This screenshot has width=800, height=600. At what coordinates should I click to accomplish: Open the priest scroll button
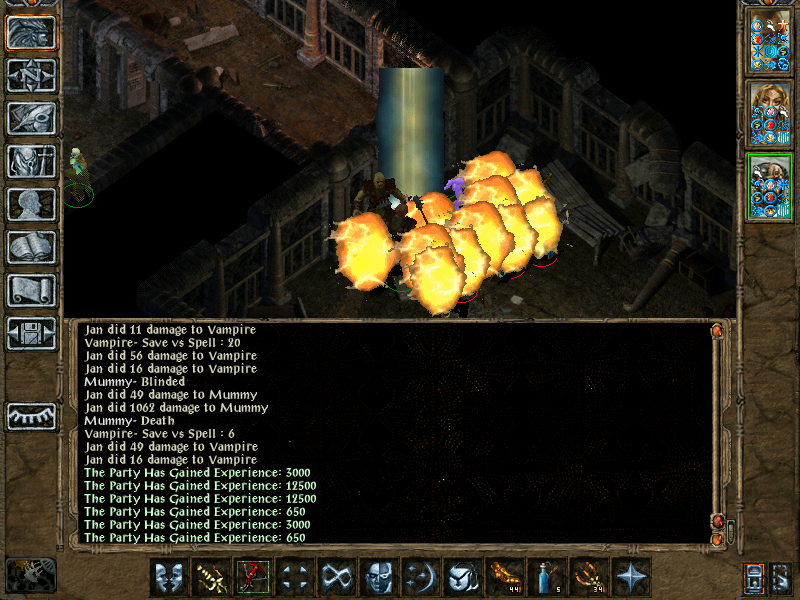click(32, 290)
